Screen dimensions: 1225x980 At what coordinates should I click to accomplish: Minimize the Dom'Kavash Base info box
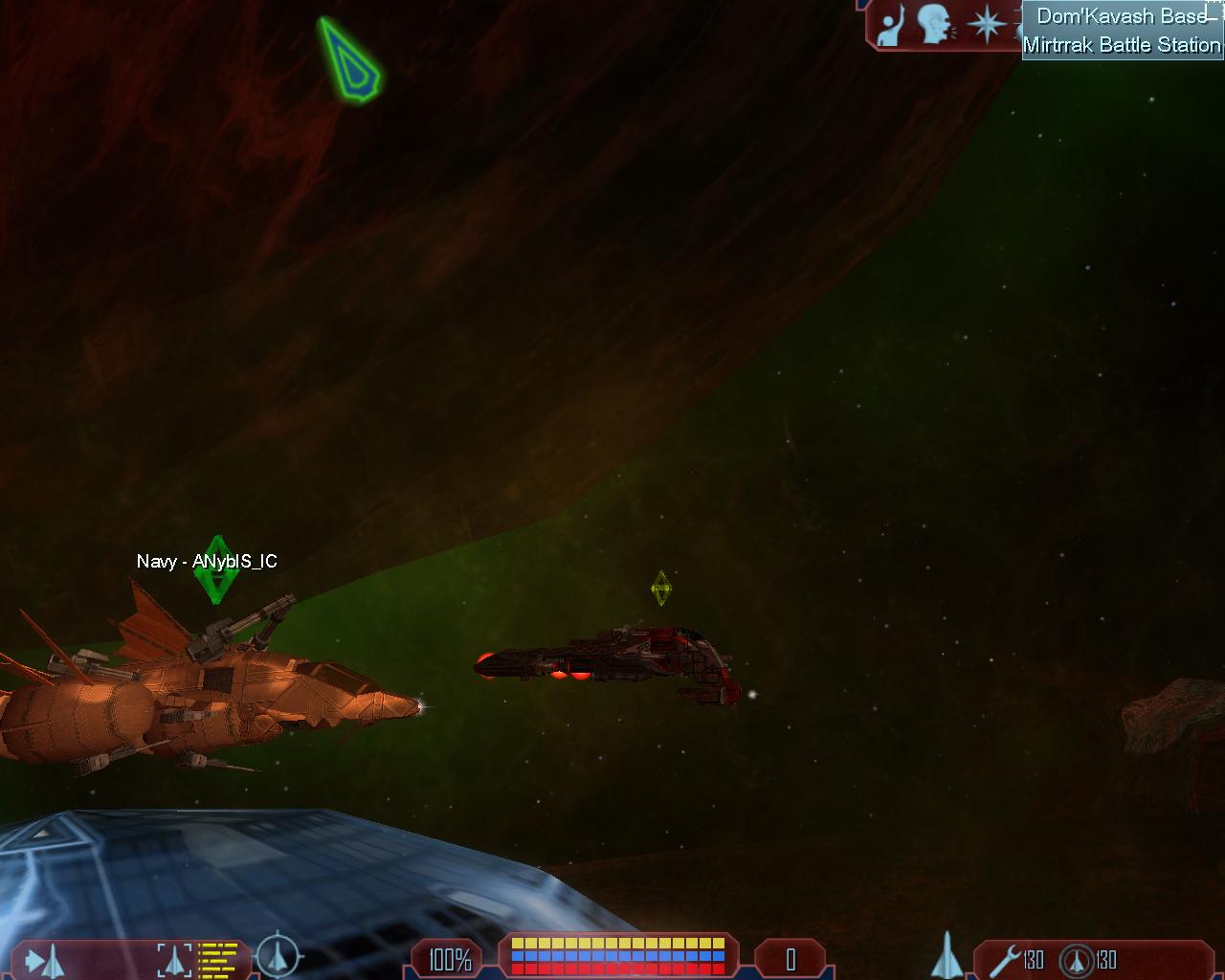1214,16
